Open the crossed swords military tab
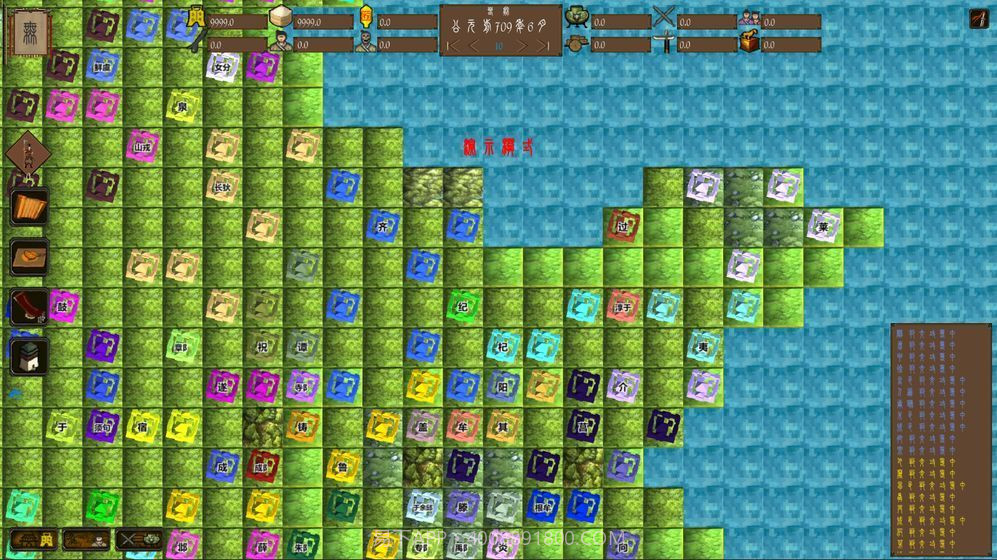This screenshot has height=560, width=997. click(139, 541)
